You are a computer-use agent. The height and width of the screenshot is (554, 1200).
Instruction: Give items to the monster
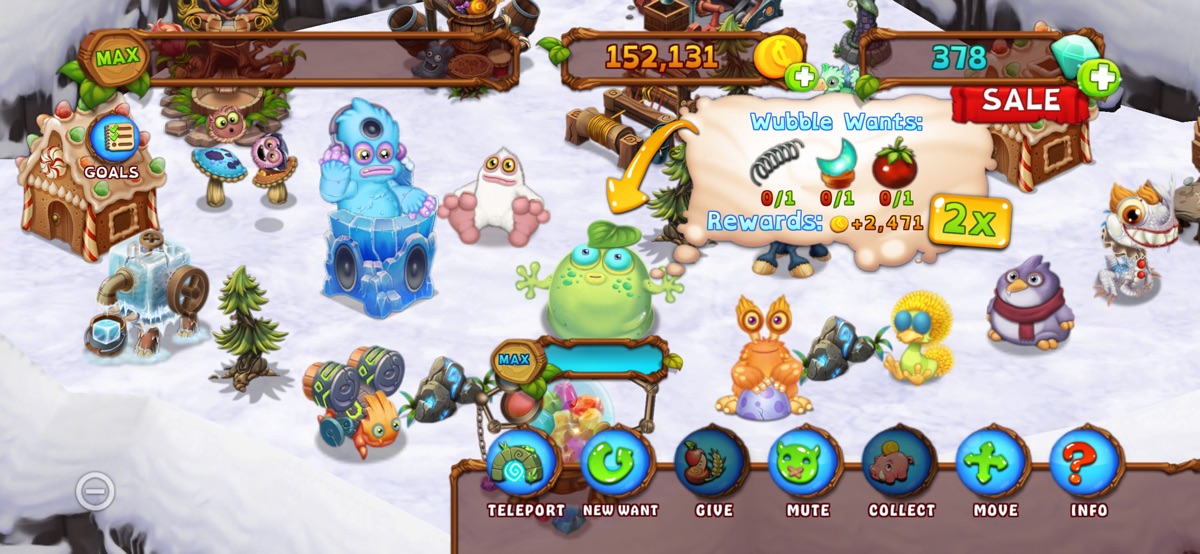(x=713, y=465)
